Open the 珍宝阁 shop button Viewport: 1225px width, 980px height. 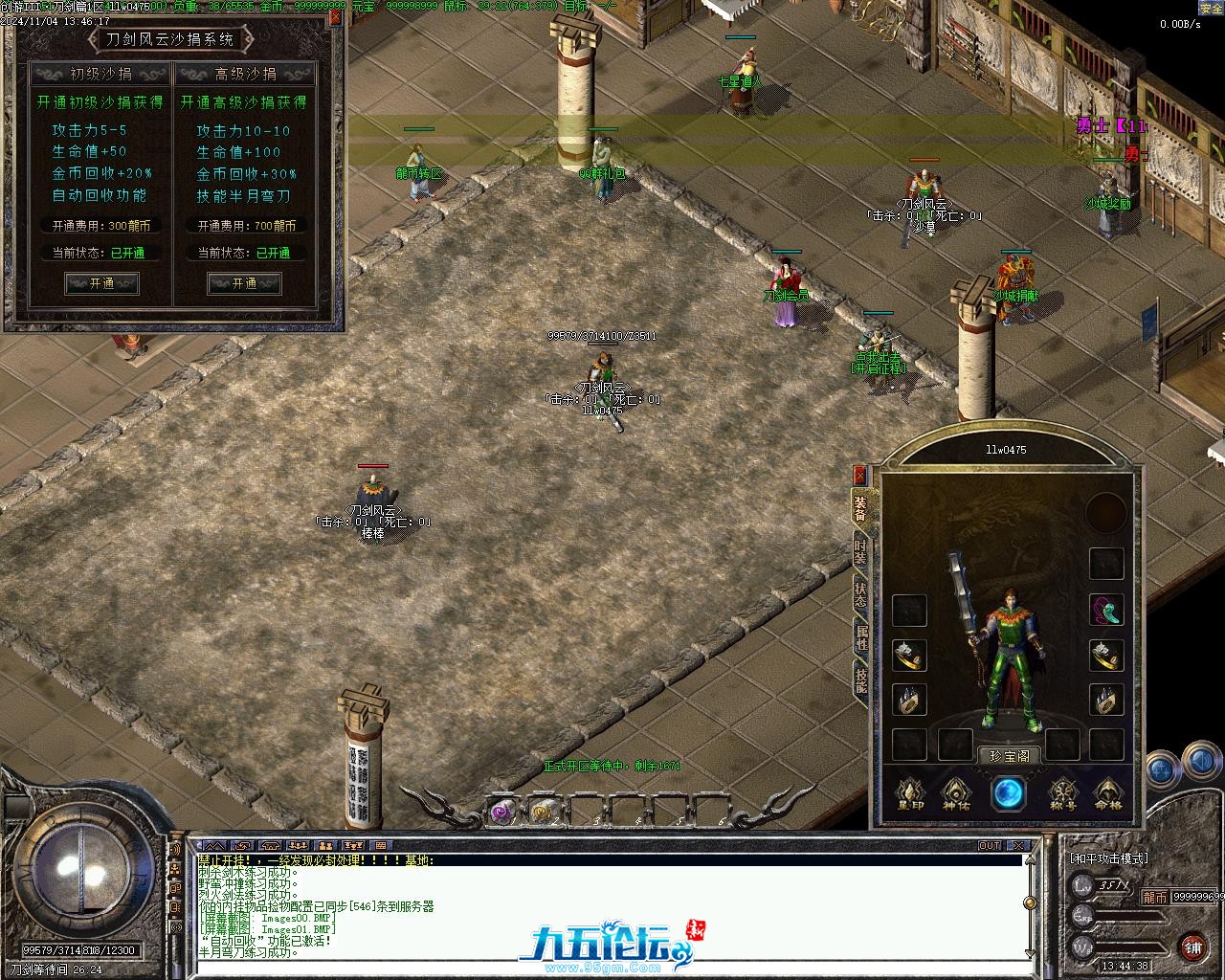[x=1008, y=756]
